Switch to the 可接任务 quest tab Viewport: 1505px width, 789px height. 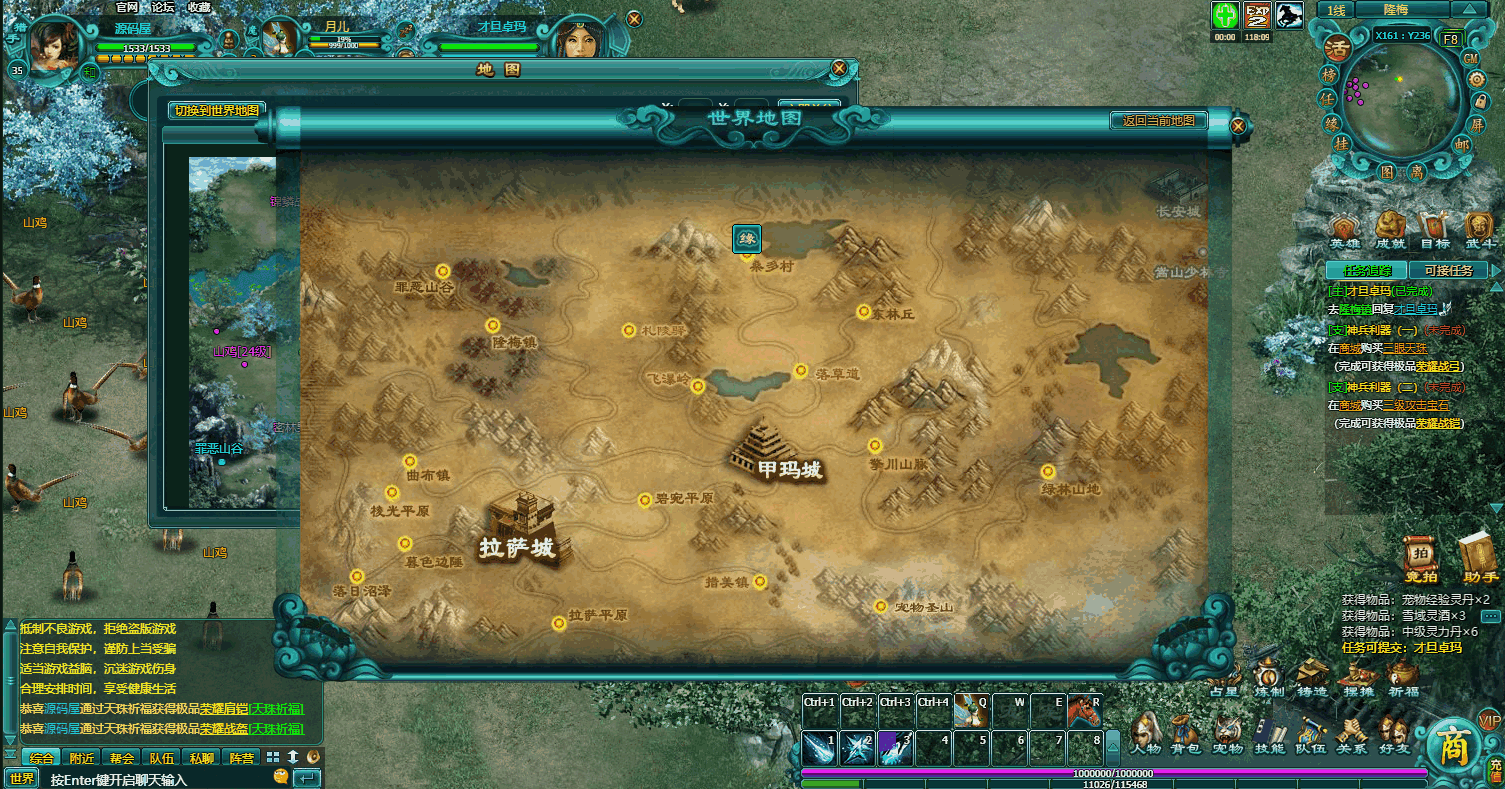pos(1447,270)
